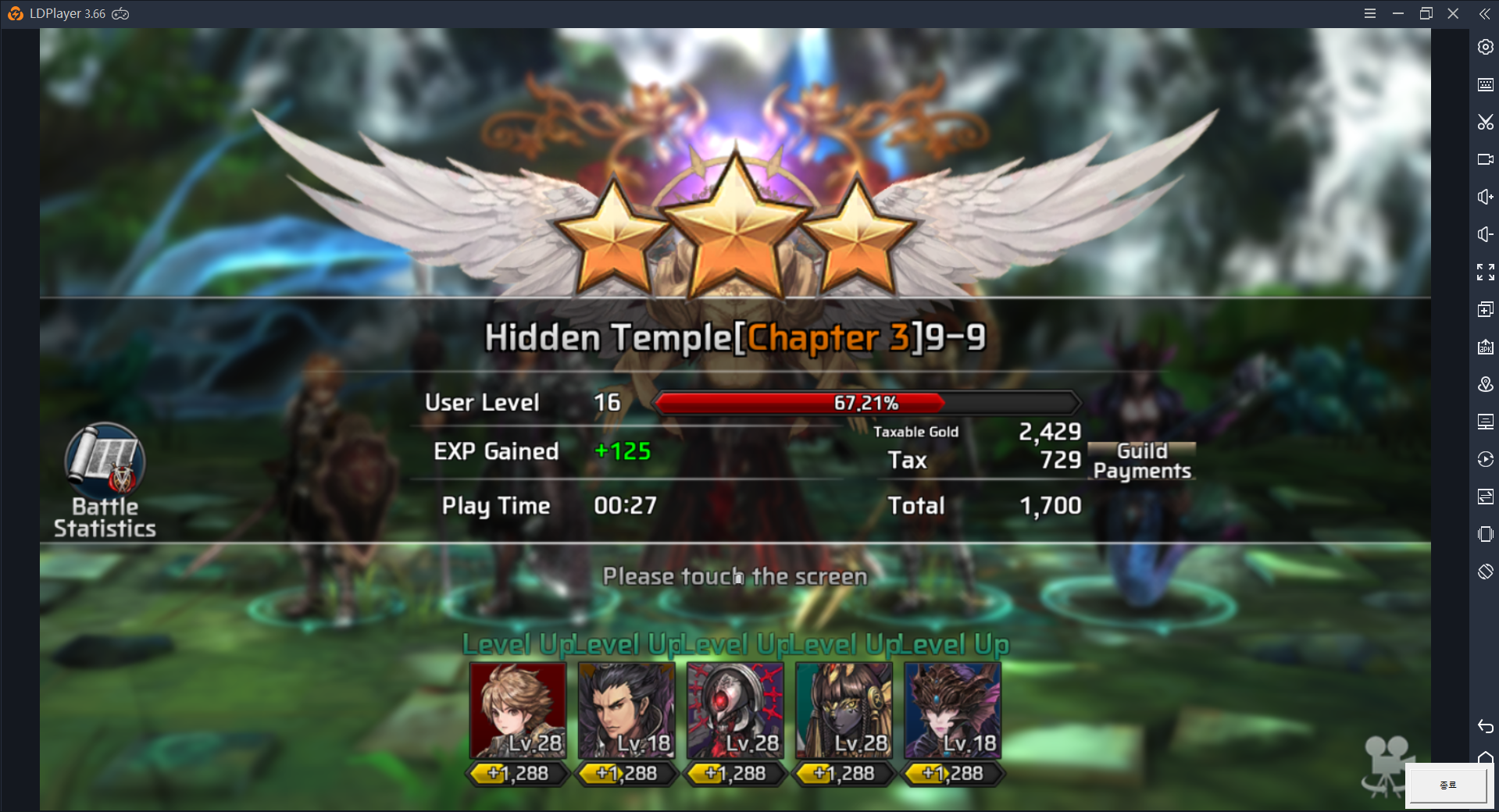This screenshot has height=812, width=1499.
Task: Click the LDPlayer logo in the title bar
Action: click(16, 13)
